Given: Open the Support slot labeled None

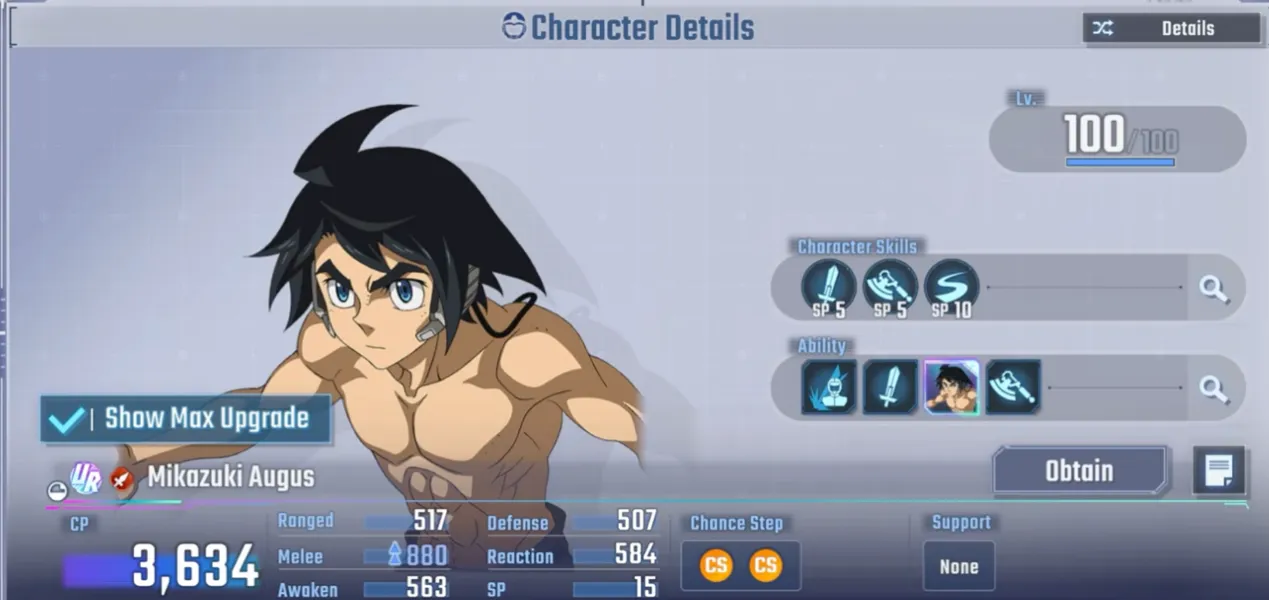Looking at the screenshot, I should pyautogui.click(x=958, y=566).
